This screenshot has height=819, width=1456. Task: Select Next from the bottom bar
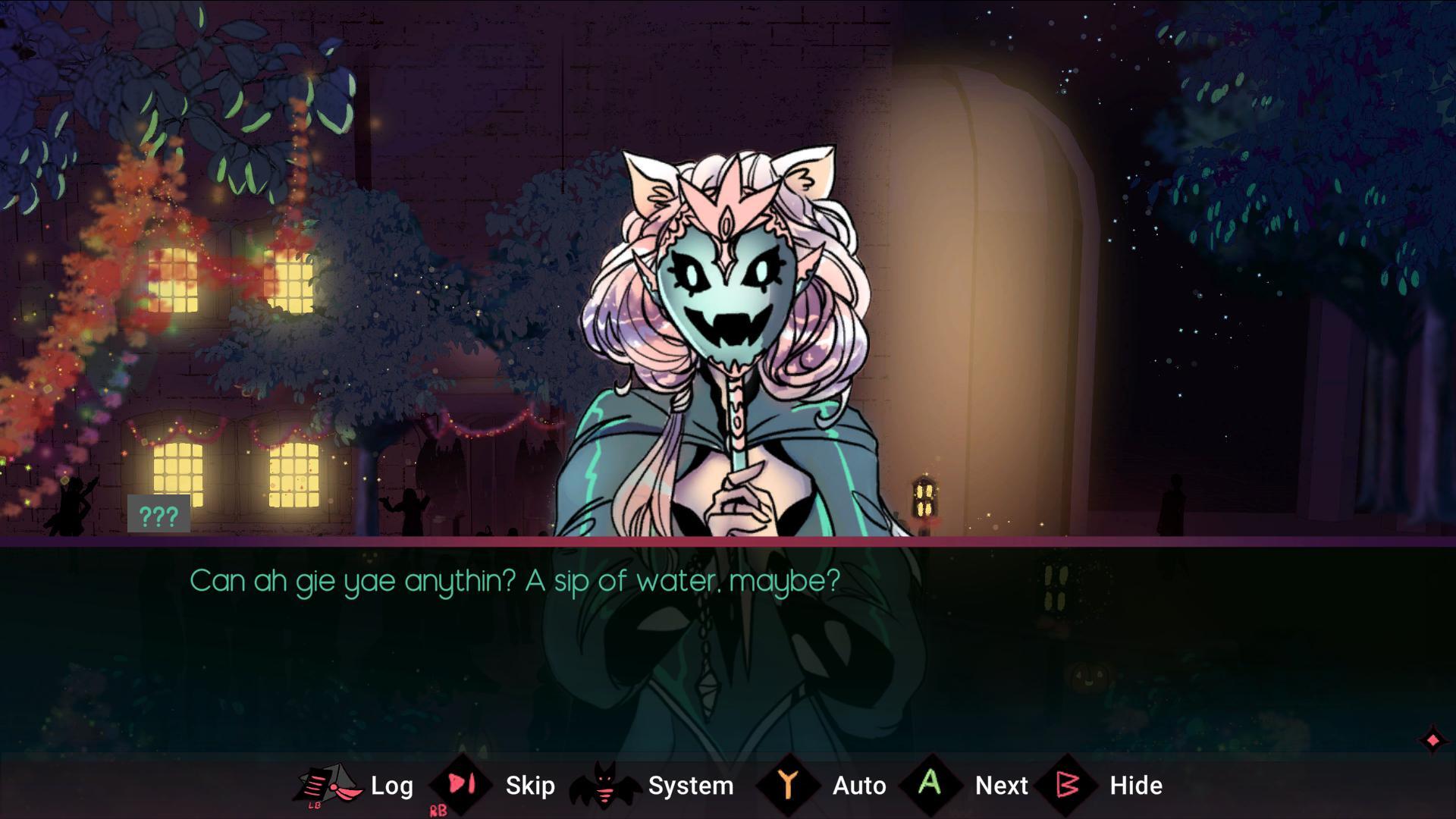coord(1002,786)
